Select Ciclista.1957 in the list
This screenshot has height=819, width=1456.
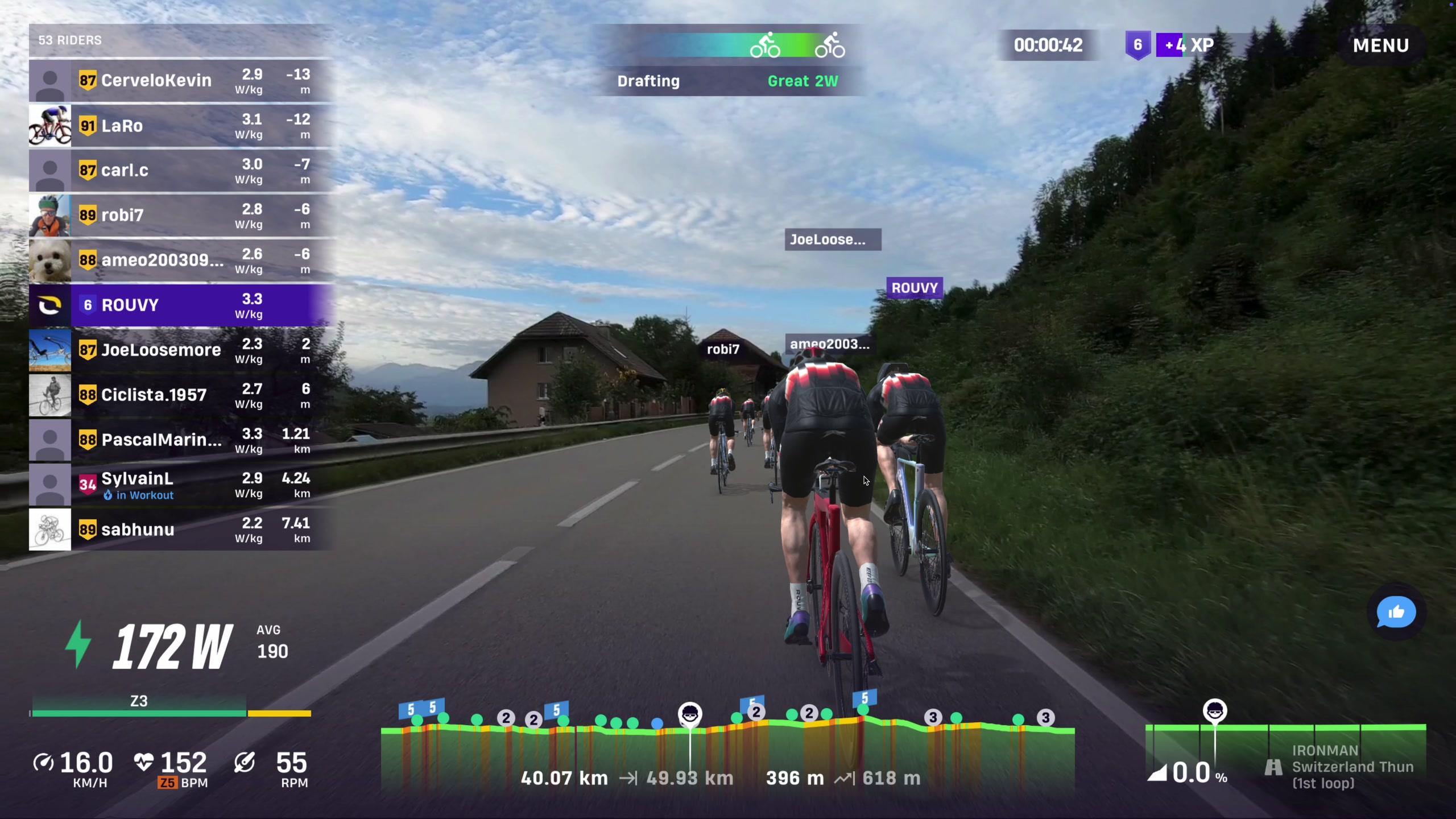(x=181, y=395)
